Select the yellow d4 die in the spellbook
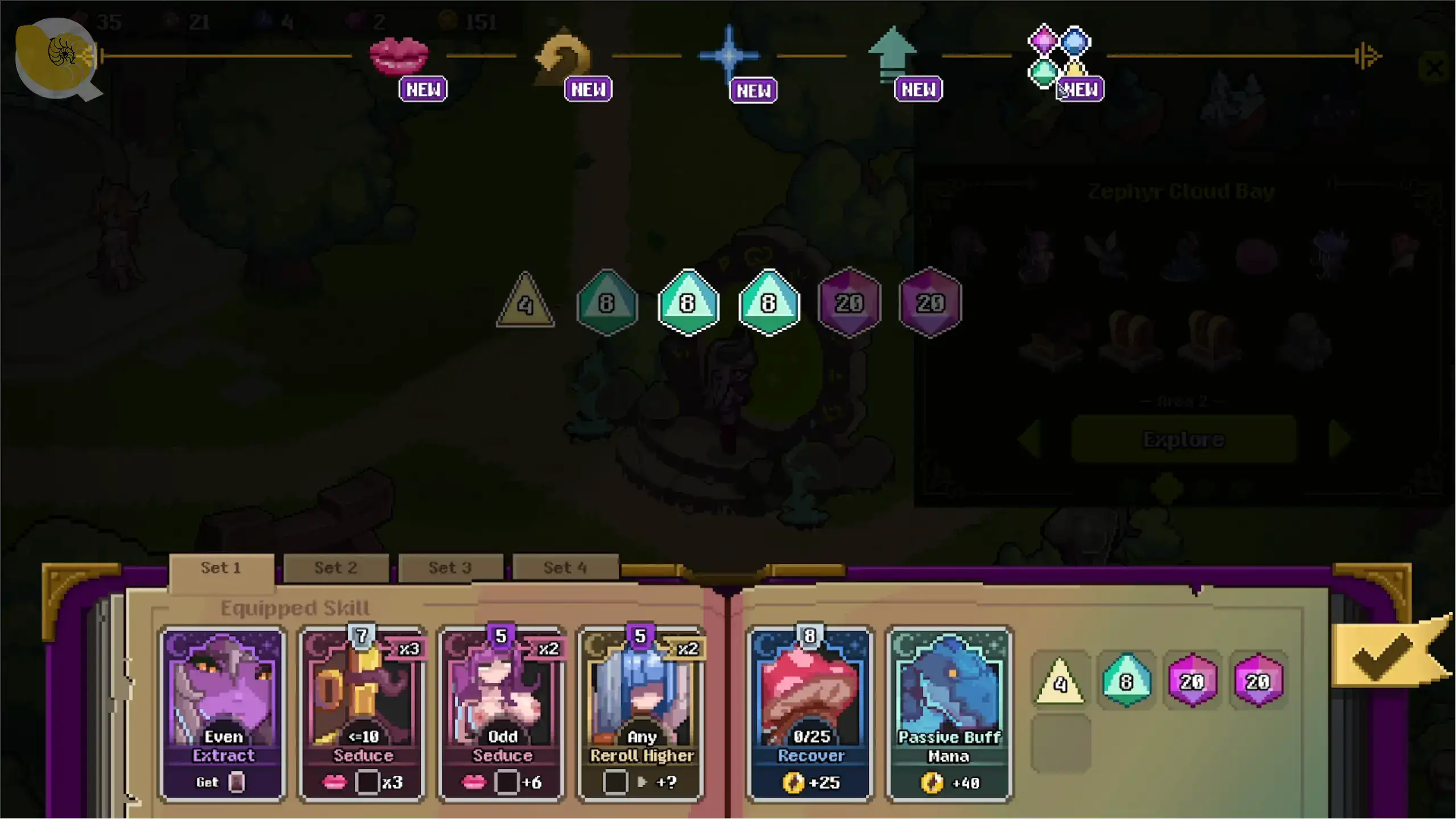 (x=1060, y=681)
